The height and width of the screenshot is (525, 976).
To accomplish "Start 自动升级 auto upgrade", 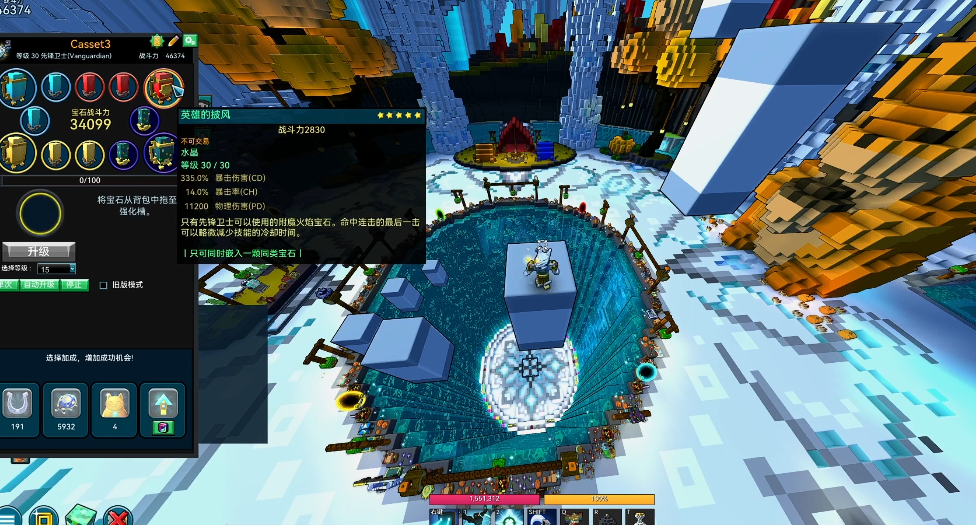I will tap(40, 285).
